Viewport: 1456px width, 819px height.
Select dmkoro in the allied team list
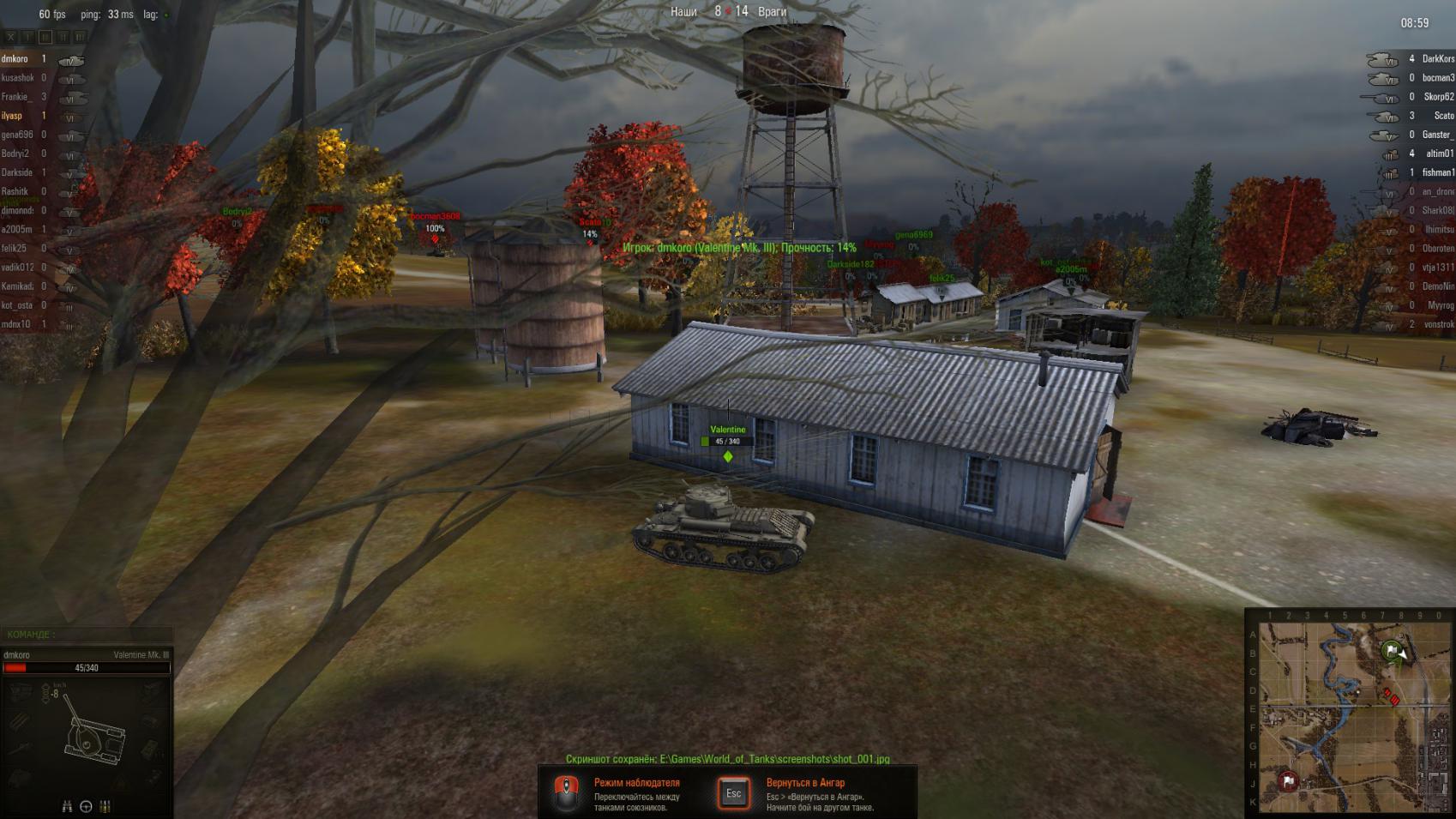tap(15, 59)
